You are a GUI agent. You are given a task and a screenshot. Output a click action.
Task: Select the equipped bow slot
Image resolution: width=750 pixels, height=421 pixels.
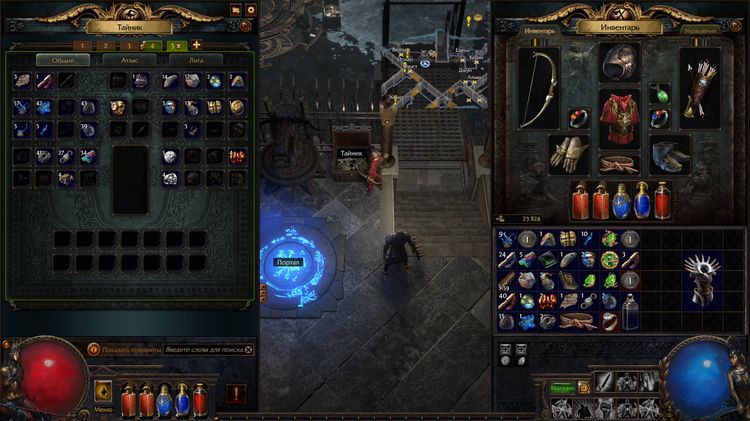(x=538, y=90)
